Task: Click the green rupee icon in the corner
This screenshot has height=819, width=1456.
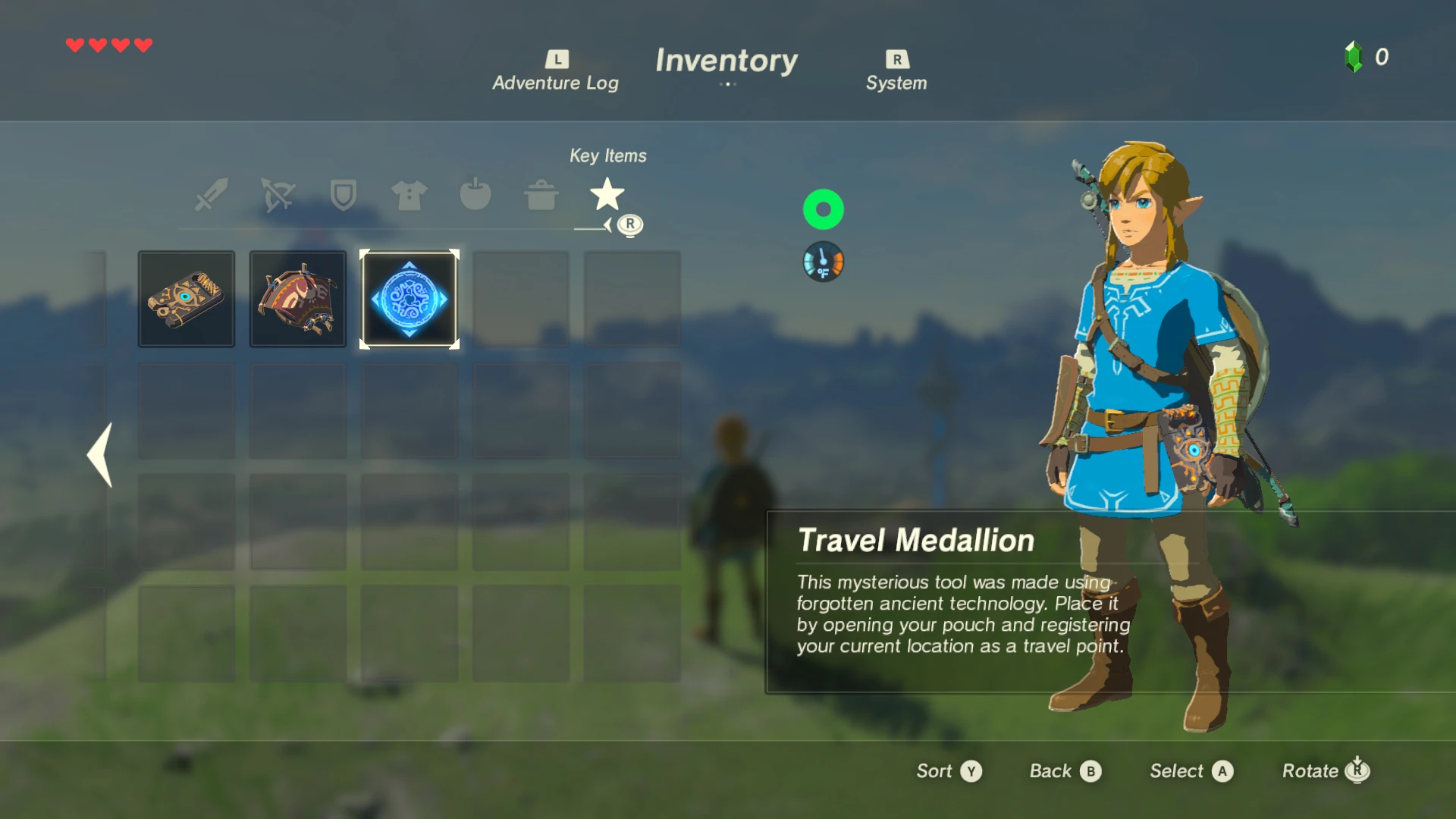Action: pos(1354,57)
